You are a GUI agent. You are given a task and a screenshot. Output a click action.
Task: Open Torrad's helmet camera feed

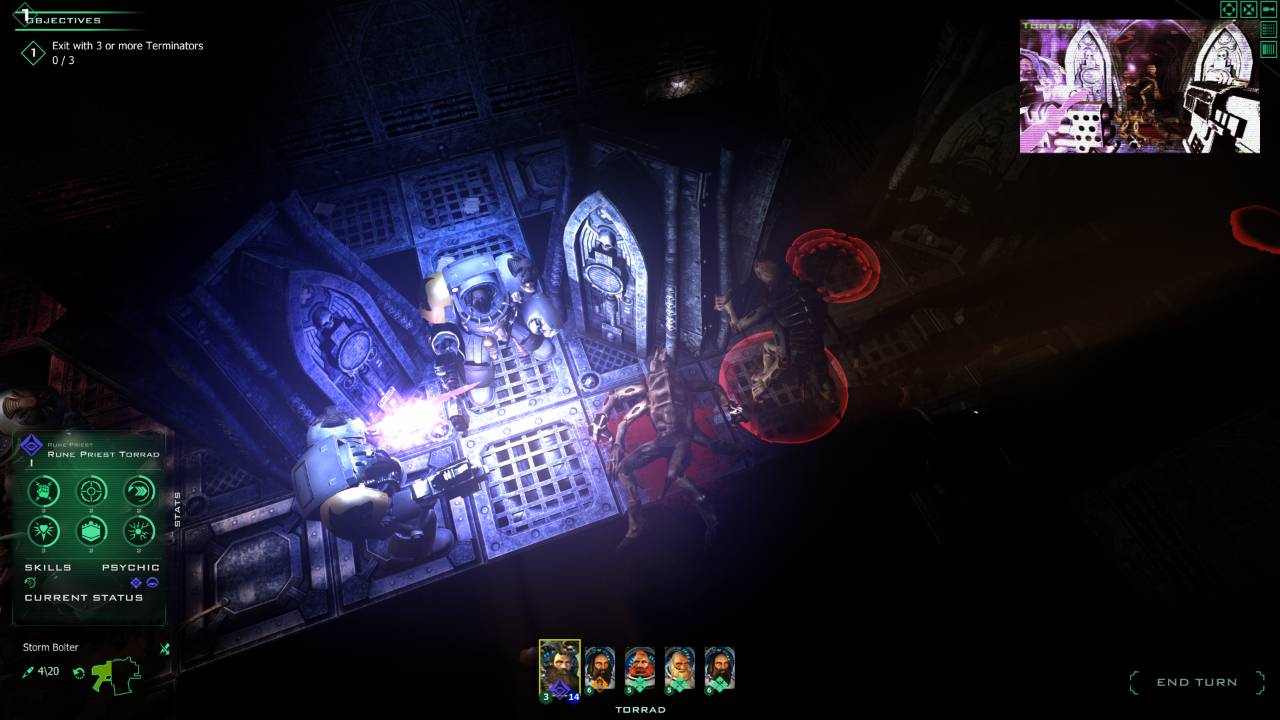coord(1139,87)
